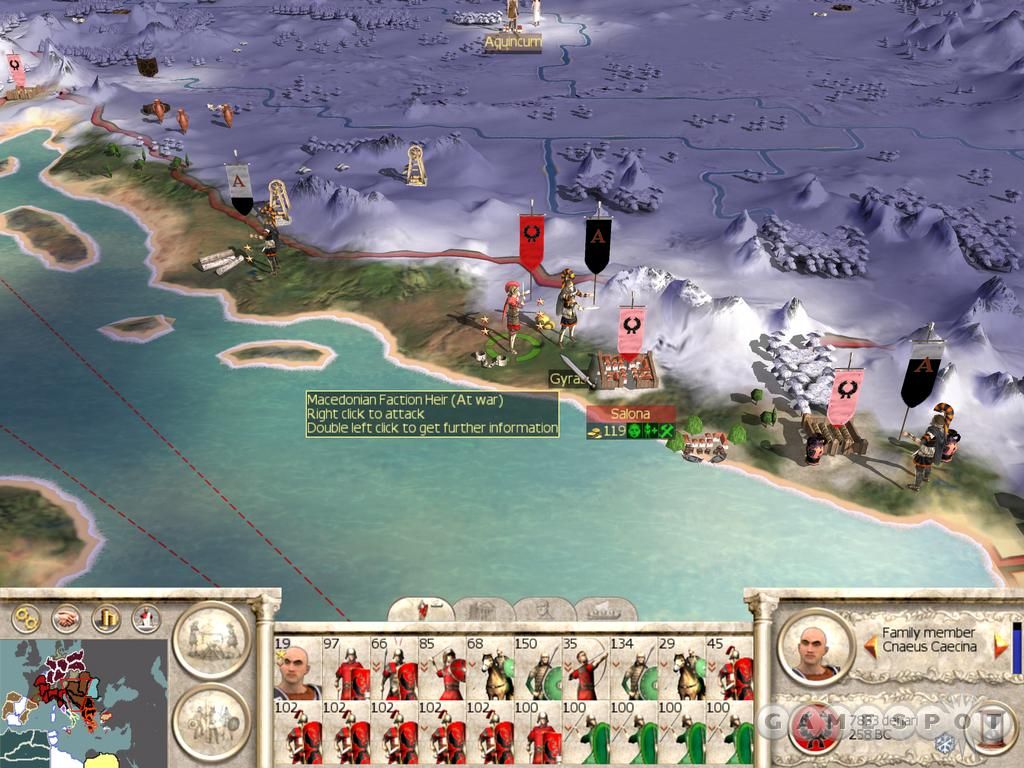Pick the cavalry unit card with 29 men
Image resolution: width=1024 pixels, height=768 pixels.
(682, 668)
